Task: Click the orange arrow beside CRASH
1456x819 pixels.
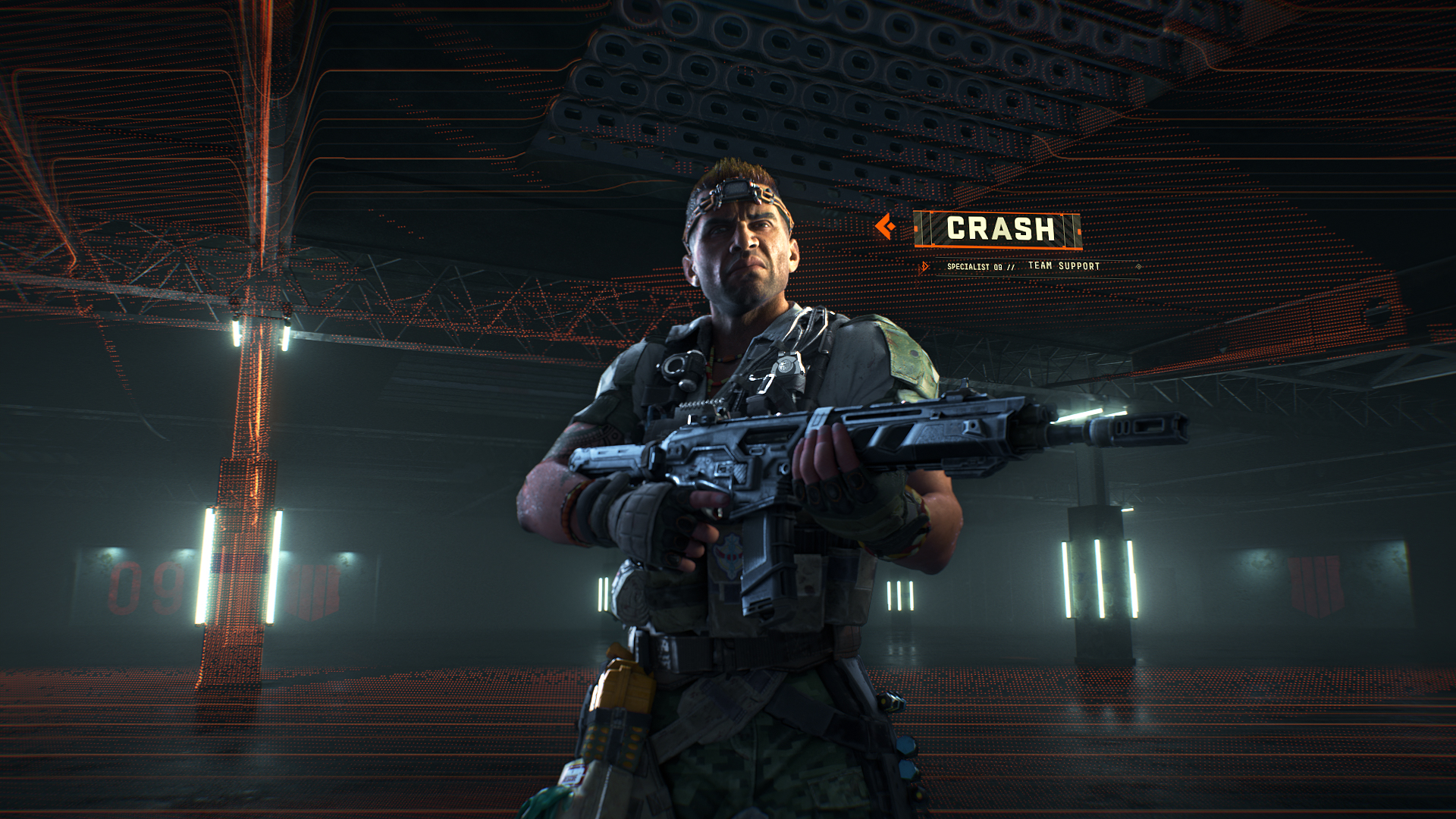Action: pyautogui.click(x=885, y=226)
